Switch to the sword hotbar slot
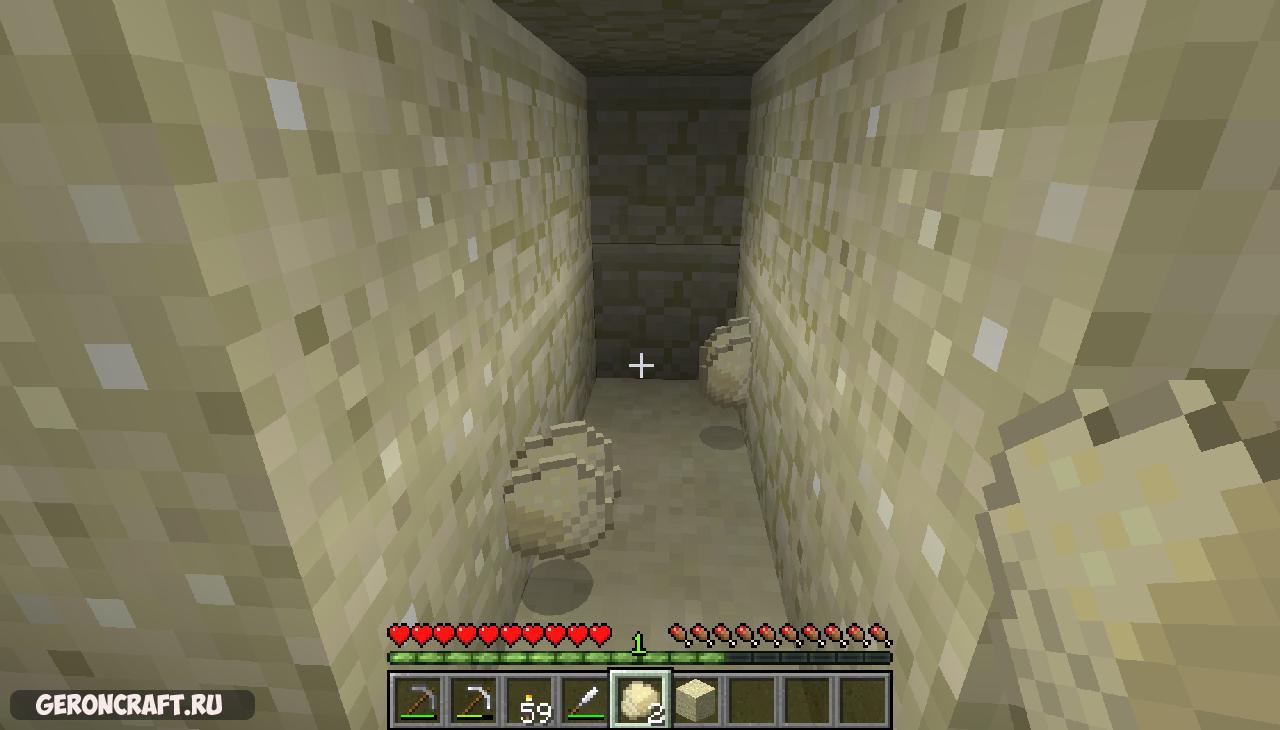This screenshot has height=730, width=1280. 585,699
